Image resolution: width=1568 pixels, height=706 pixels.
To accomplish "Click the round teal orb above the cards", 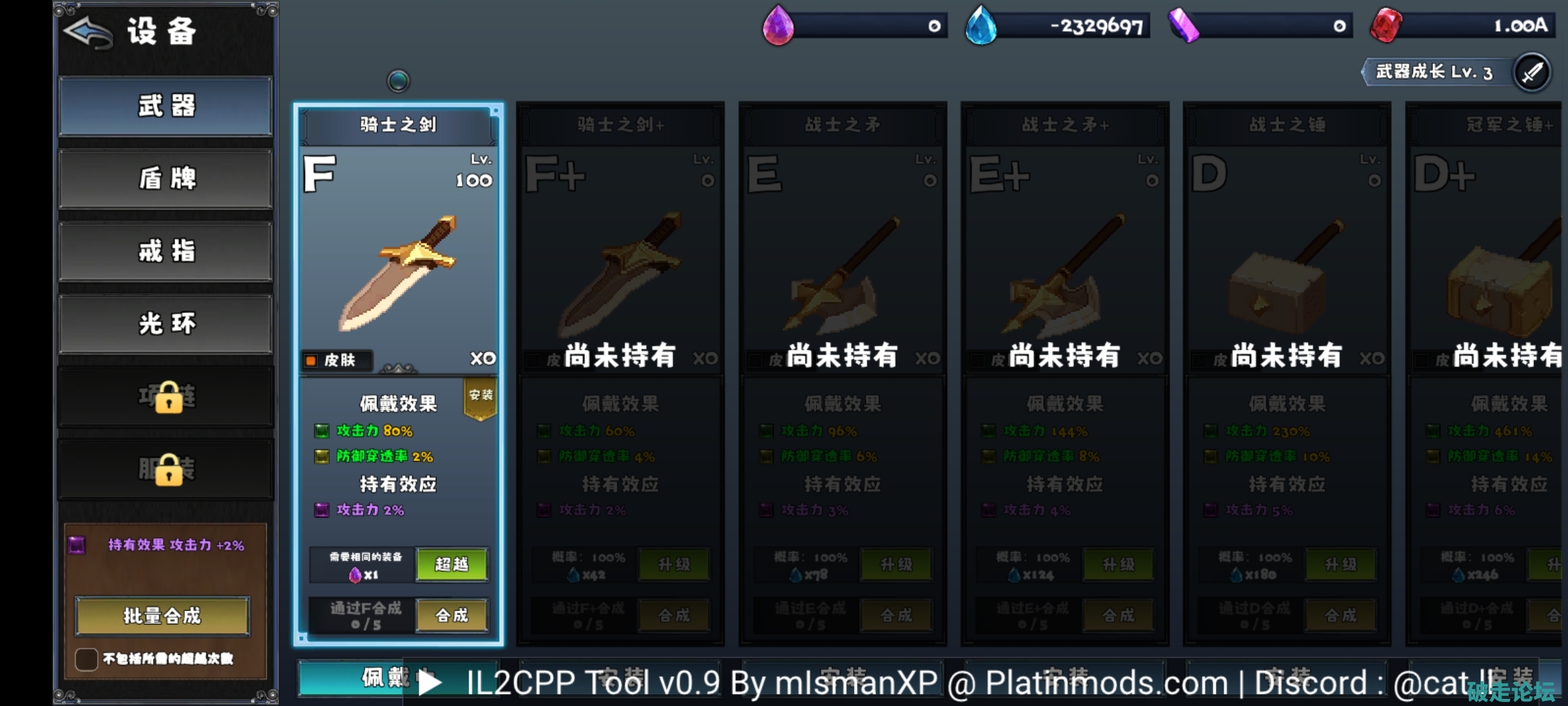I will pyautogui.click(x=399, y=81).
